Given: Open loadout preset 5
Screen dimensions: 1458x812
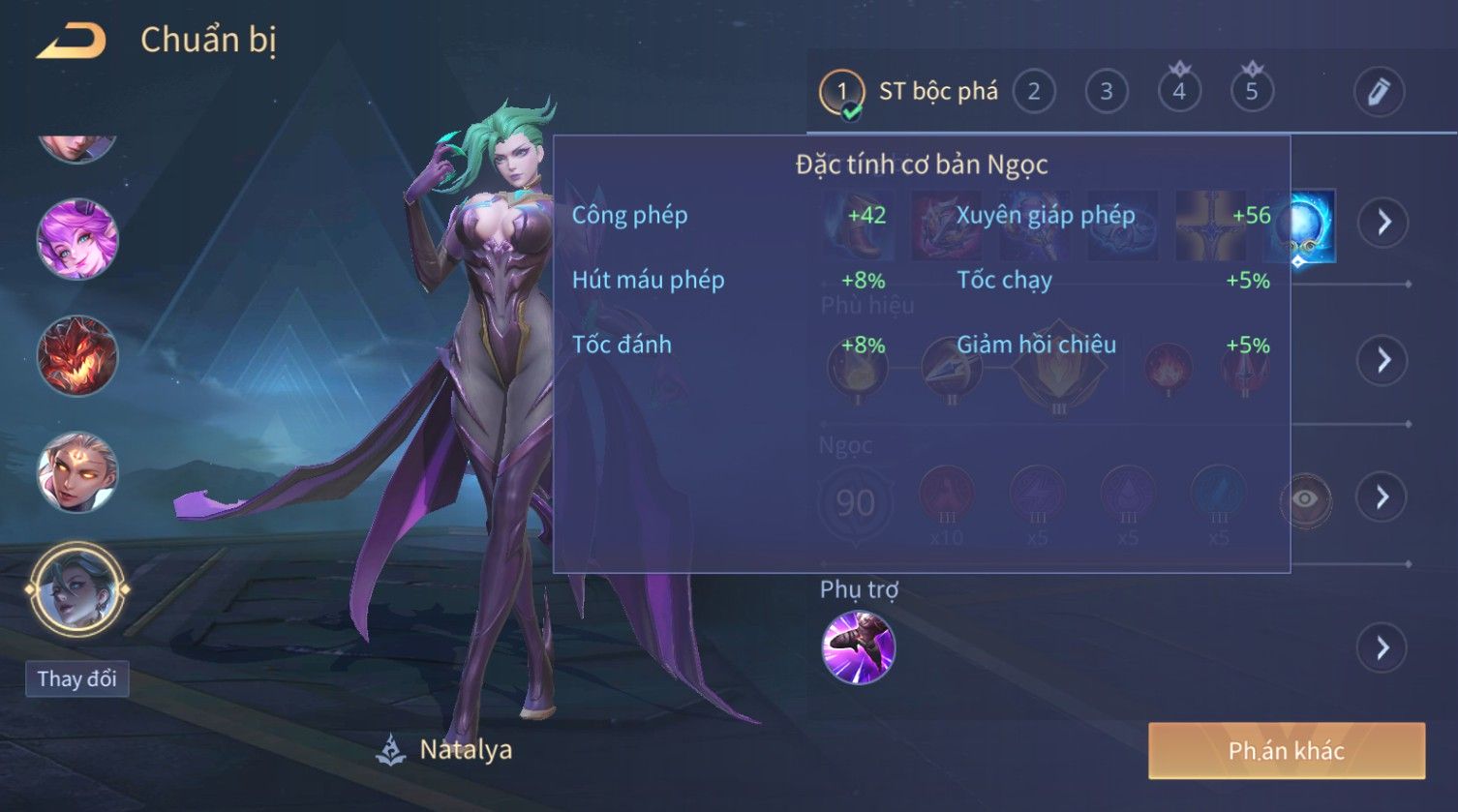Looking at the screenshot, I should click(1251, 92).
